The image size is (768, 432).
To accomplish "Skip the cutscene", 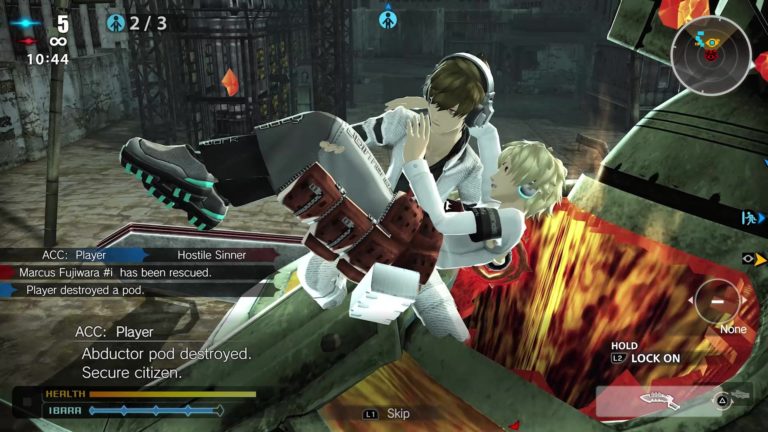I will pos(387,413).
